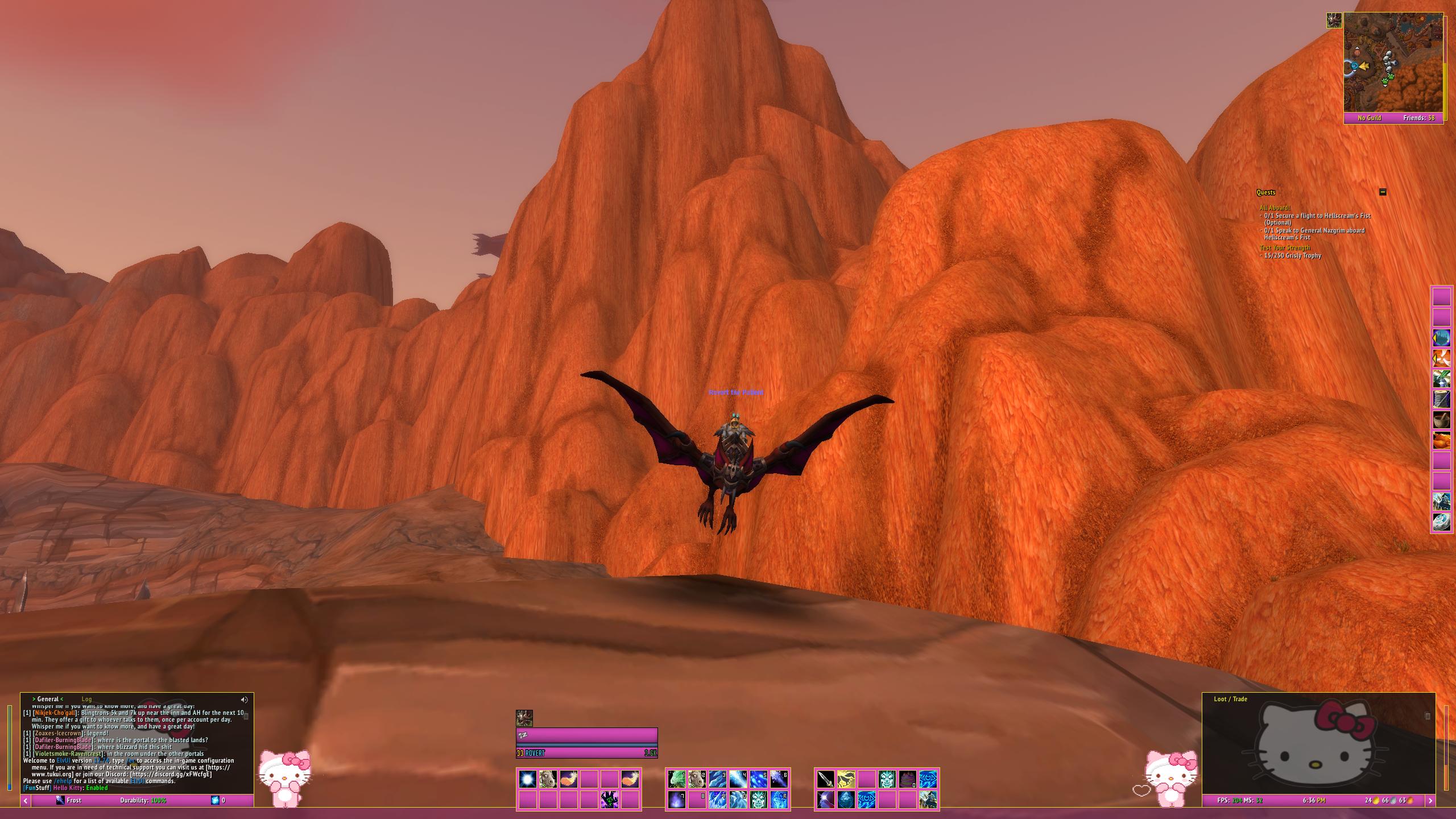Screen dimensions: 1456x819
Task: Show the Friends list data text
Action: click(x=1418, y=118)
